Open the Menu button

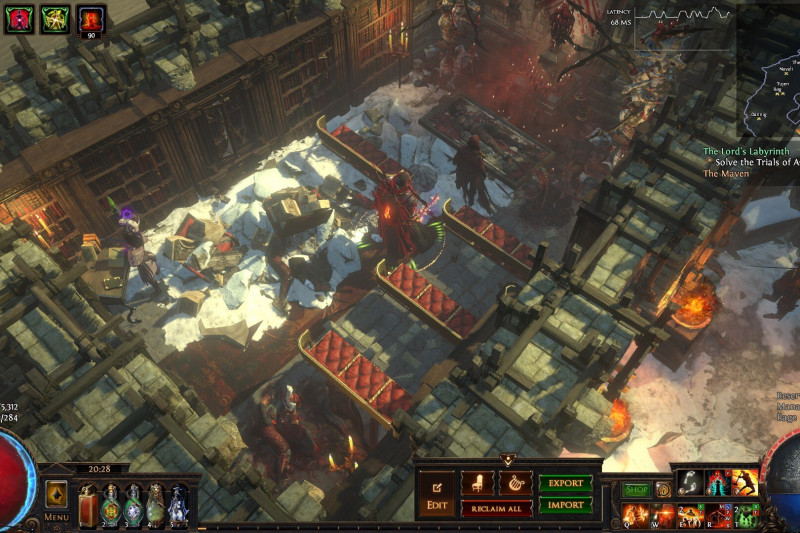tap(56, 517)
